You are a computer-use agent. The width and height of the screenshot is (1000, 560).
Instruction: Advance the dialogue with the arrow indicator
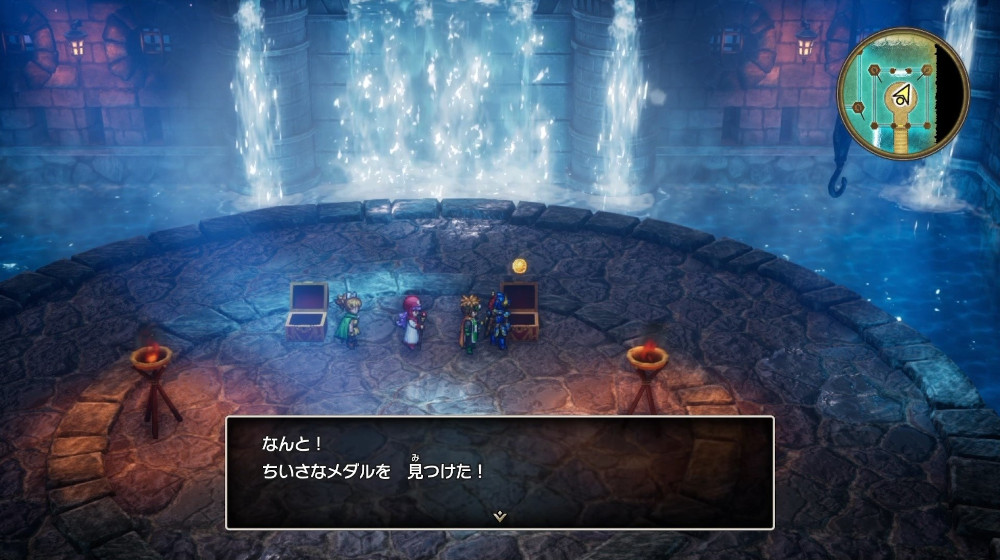coord(499,516)
